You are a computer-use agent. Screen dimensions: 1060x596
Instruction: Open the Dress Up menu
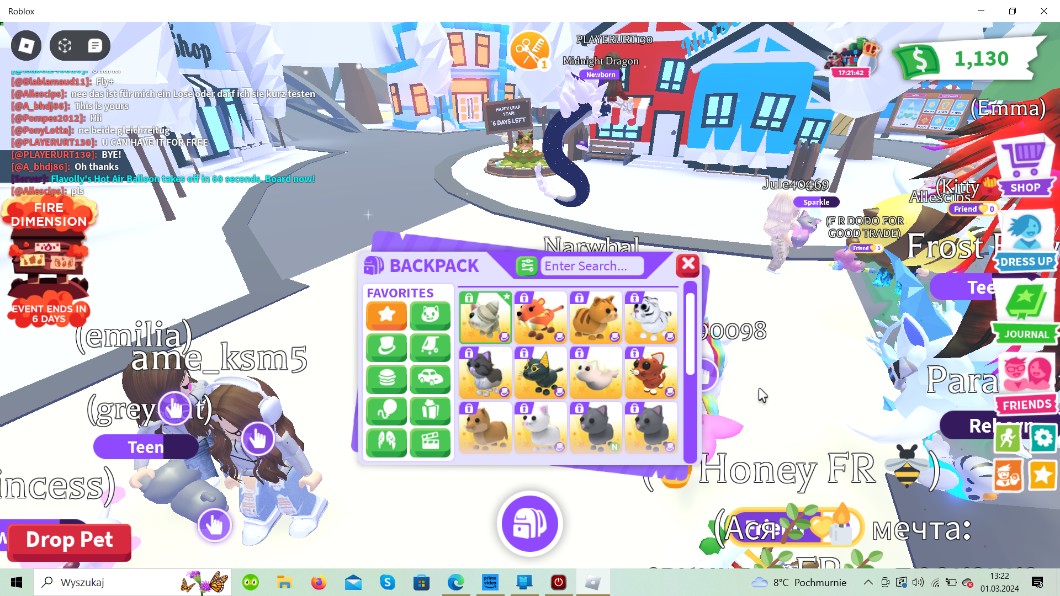(x=1025, y=240)
